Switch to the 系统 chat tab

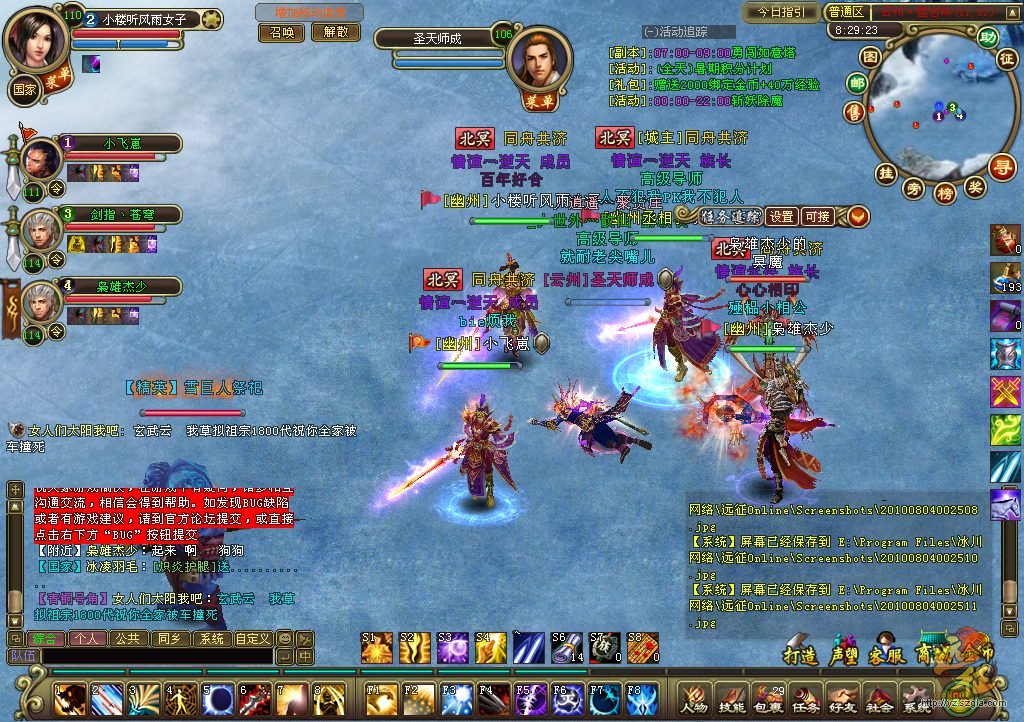pos(211,638)
